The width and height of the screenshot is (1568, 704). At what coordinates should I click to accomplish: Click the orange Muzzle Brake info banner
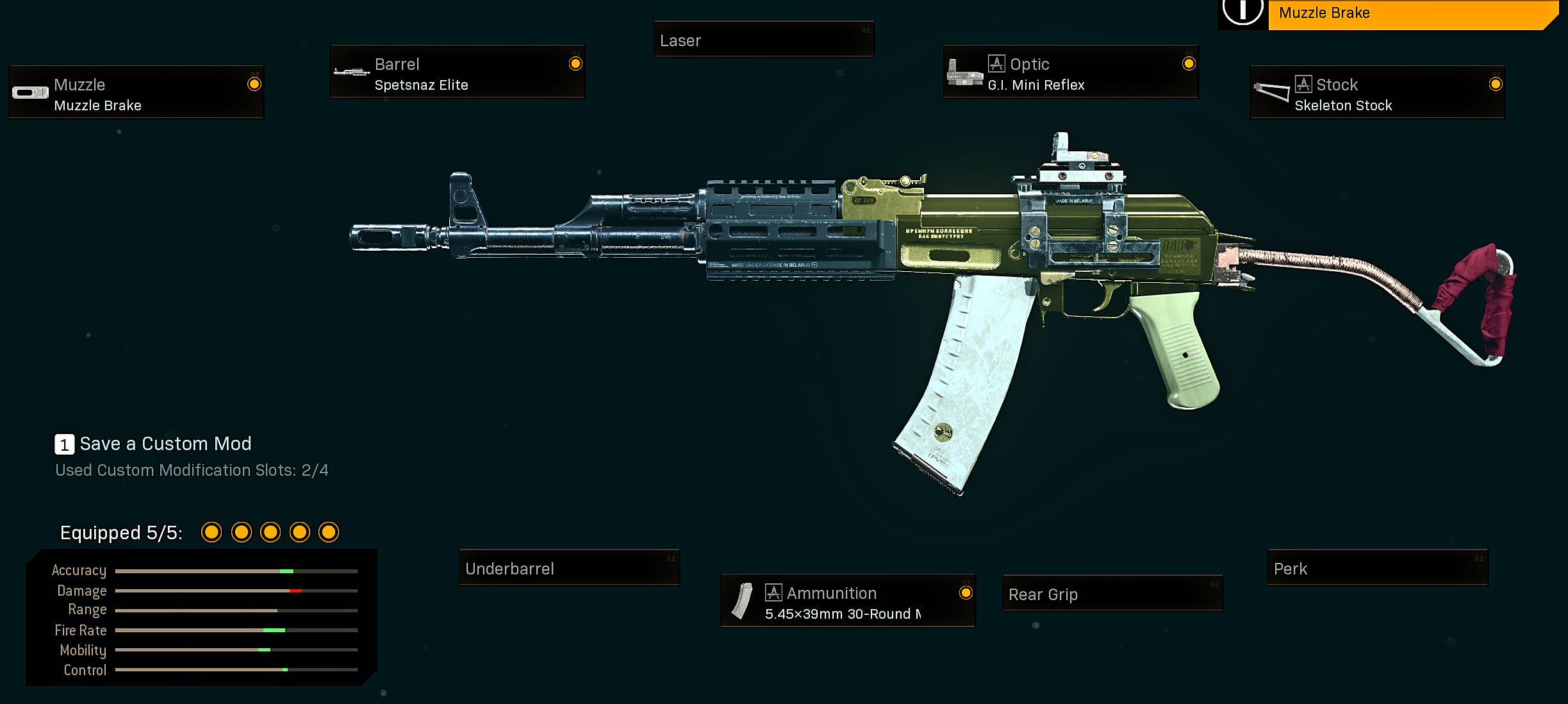1410,13
